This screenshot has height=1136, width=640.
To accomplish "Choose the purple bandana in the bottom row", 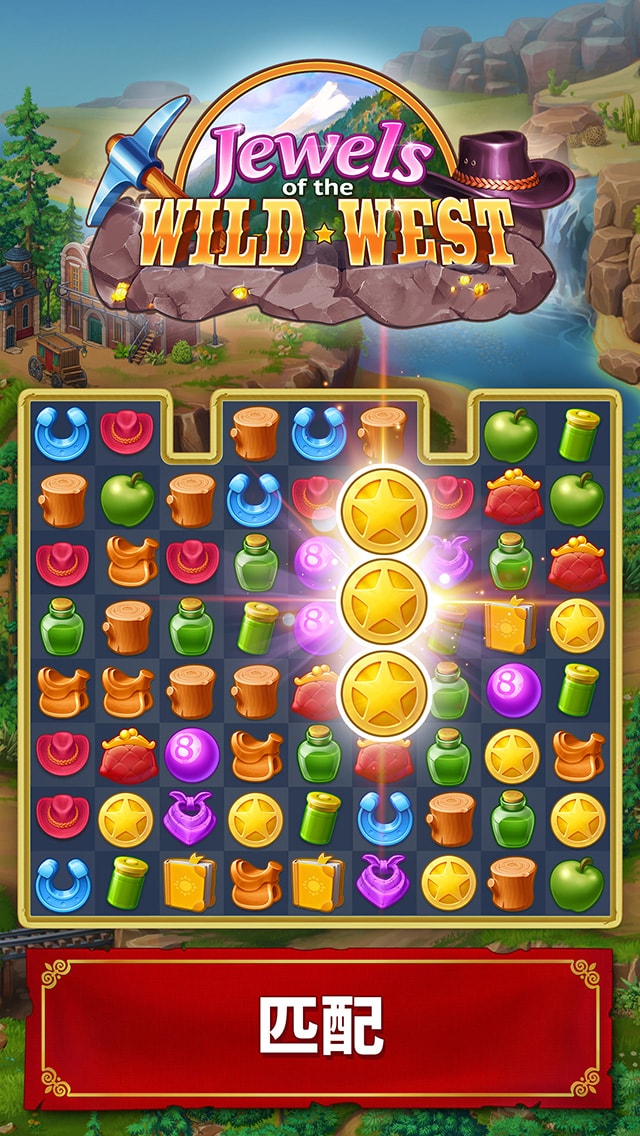I will (x=383, y=883).
